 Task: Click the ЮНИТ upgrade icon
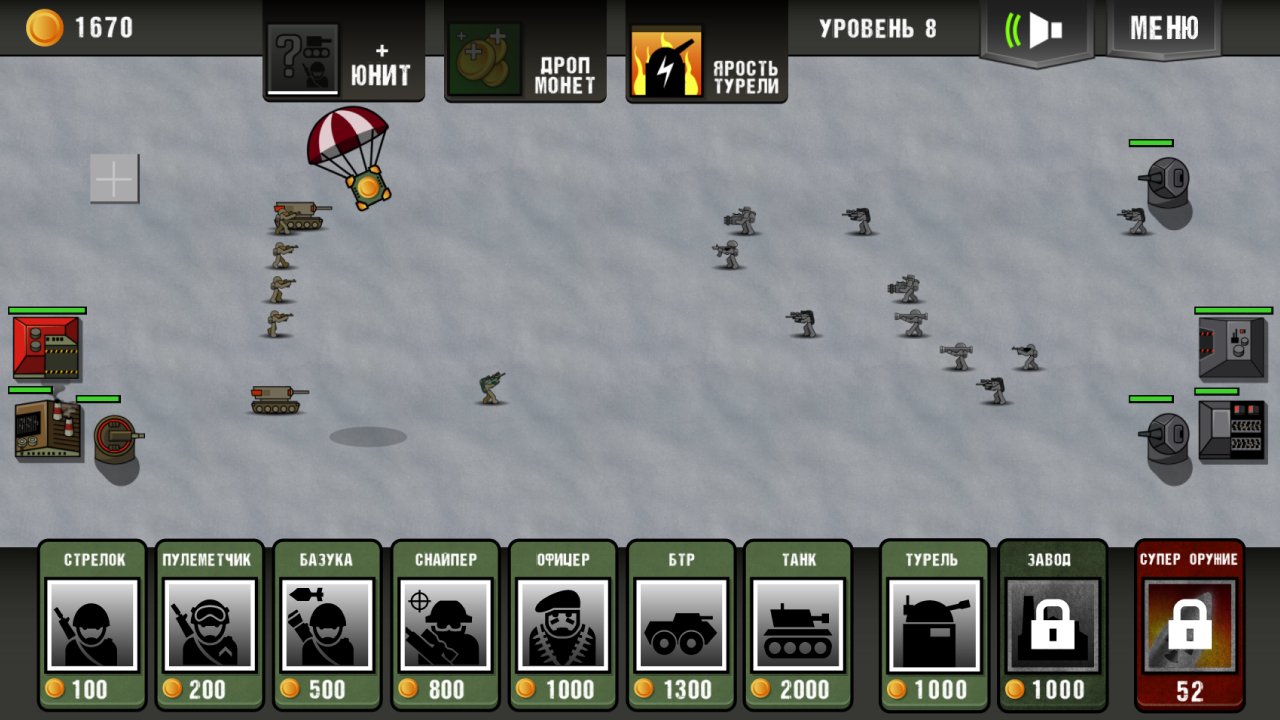coord(303,55)
